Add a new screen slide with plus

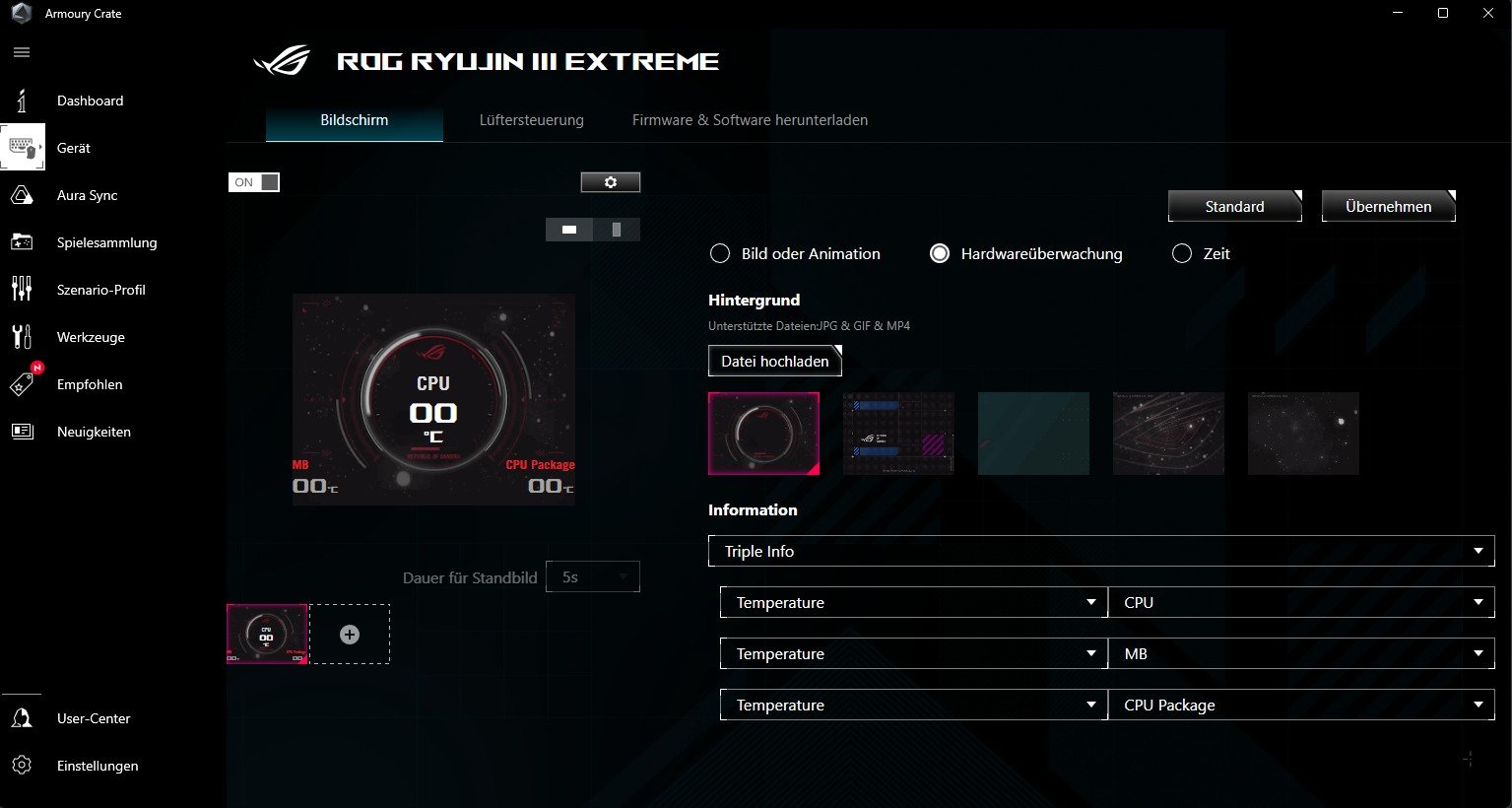(350, 635)
